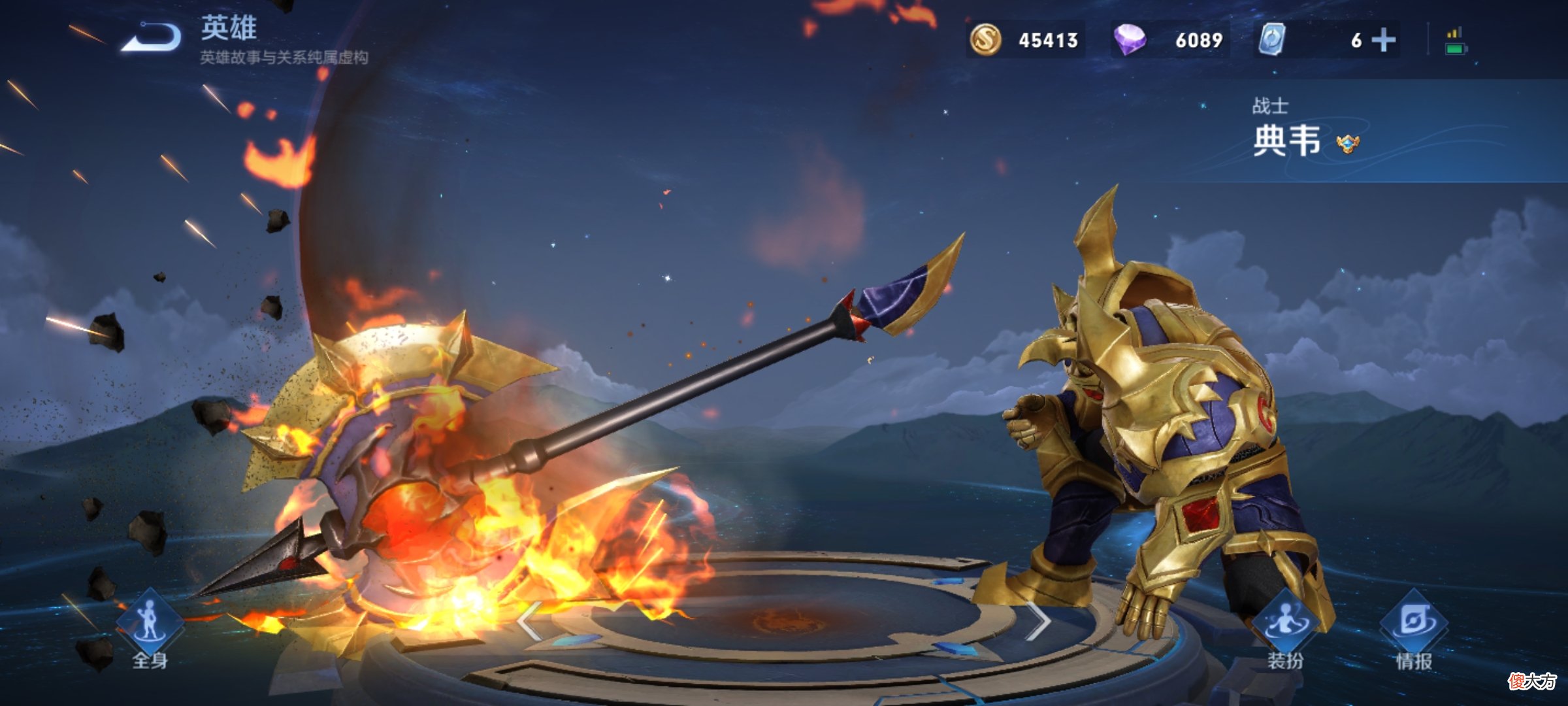Show the next hero with right arrow
This screenshot has height=706, width=1568.
[x=1039, y=621]
